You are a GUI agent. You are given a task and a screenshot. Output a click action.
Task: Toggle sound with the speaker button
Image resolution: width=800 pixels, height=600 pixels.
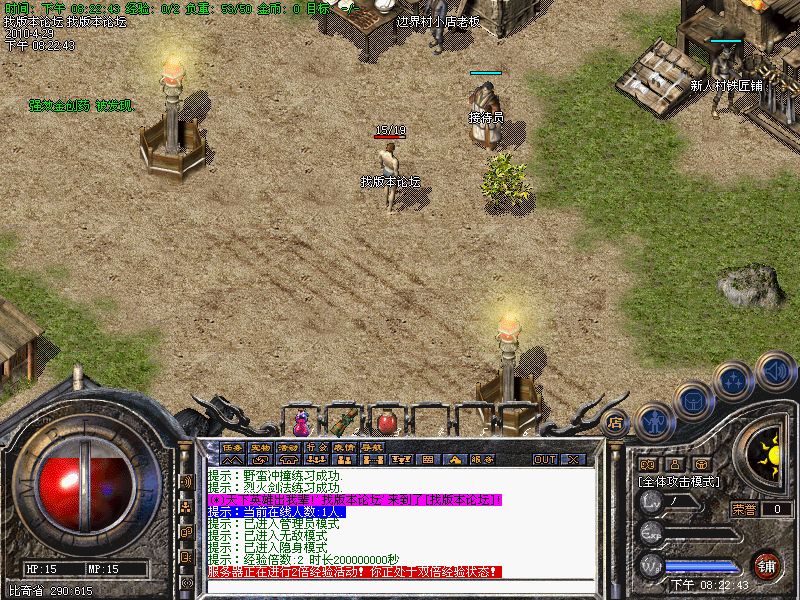(x=775, y=371)
